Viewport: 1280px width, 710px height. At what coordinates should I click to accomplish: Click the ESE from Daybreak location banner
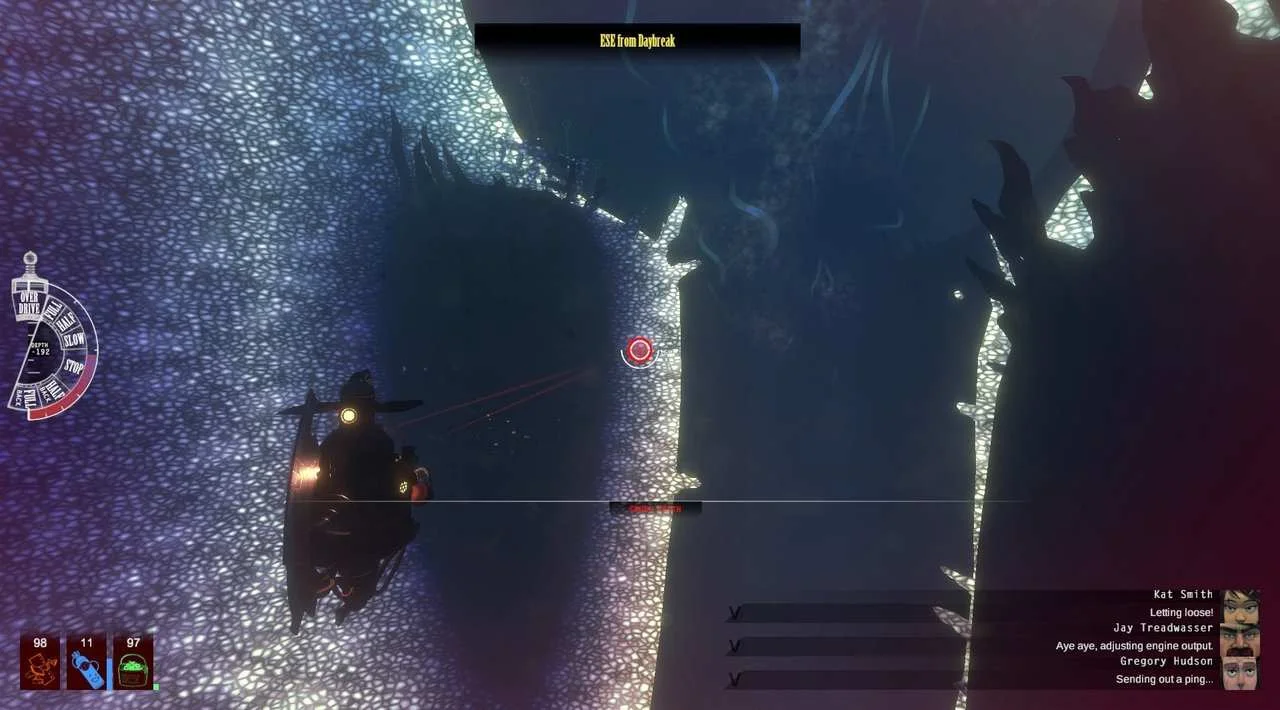[x=637, y=41]
